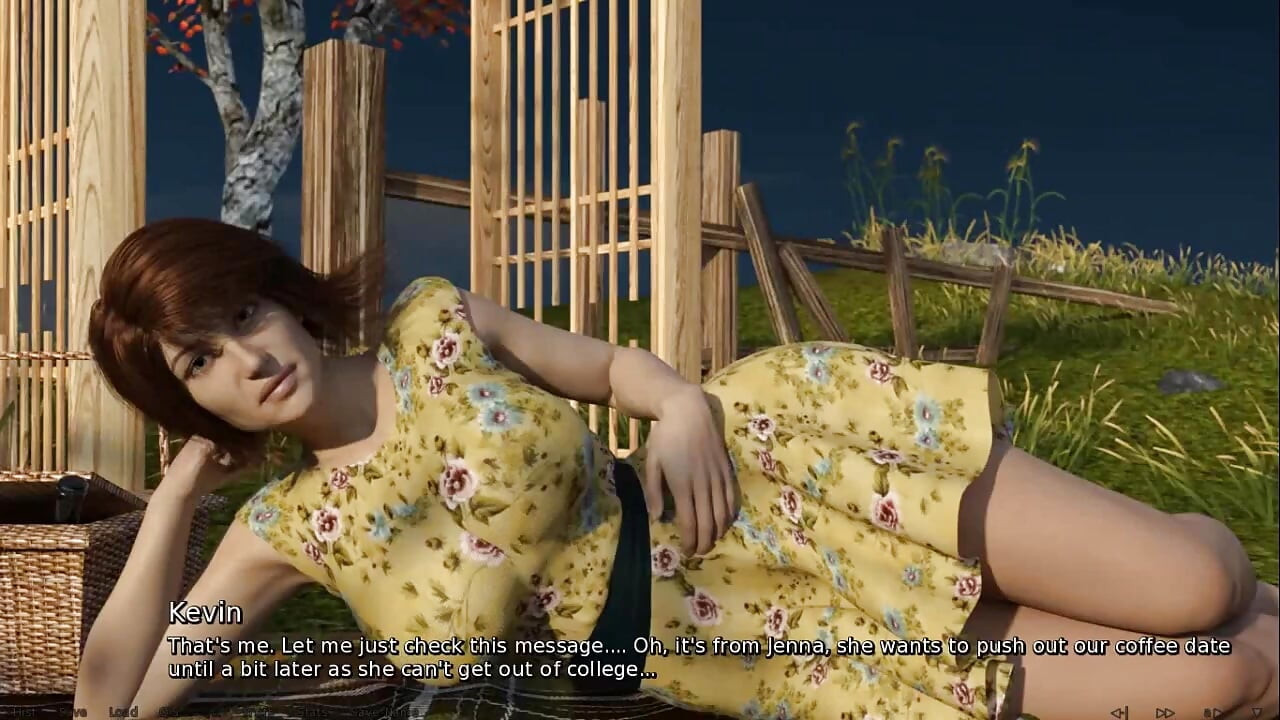The image size is (1280, 720).
Task: Tap the auto-play icon near bottom right
Action: point(1212,711)
